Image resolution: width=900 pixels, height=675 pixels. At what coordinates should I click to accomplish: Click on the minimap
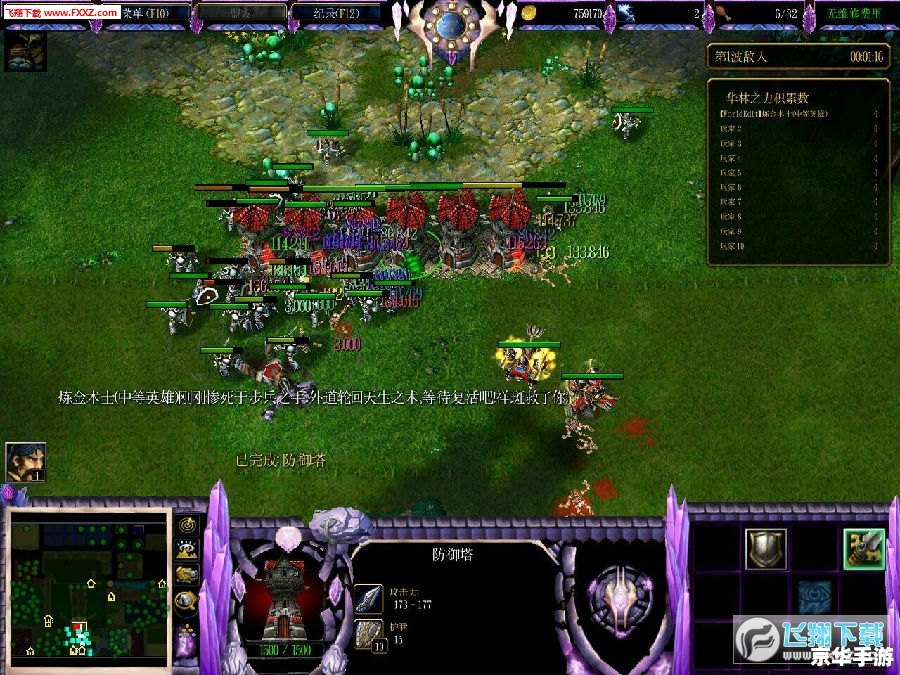tap(88, 585)
